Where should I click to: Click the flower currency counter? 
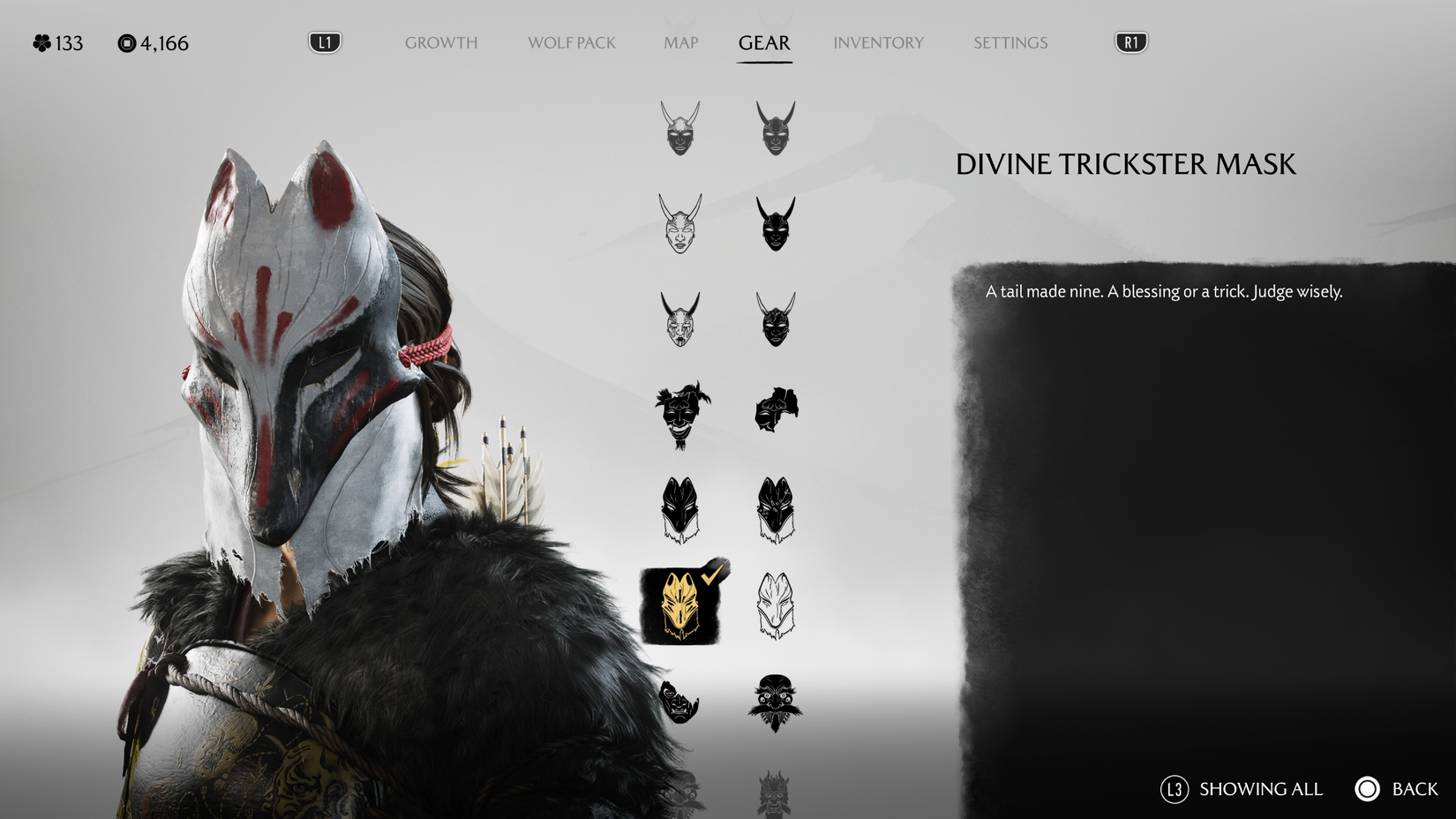(x=55, y=41)
